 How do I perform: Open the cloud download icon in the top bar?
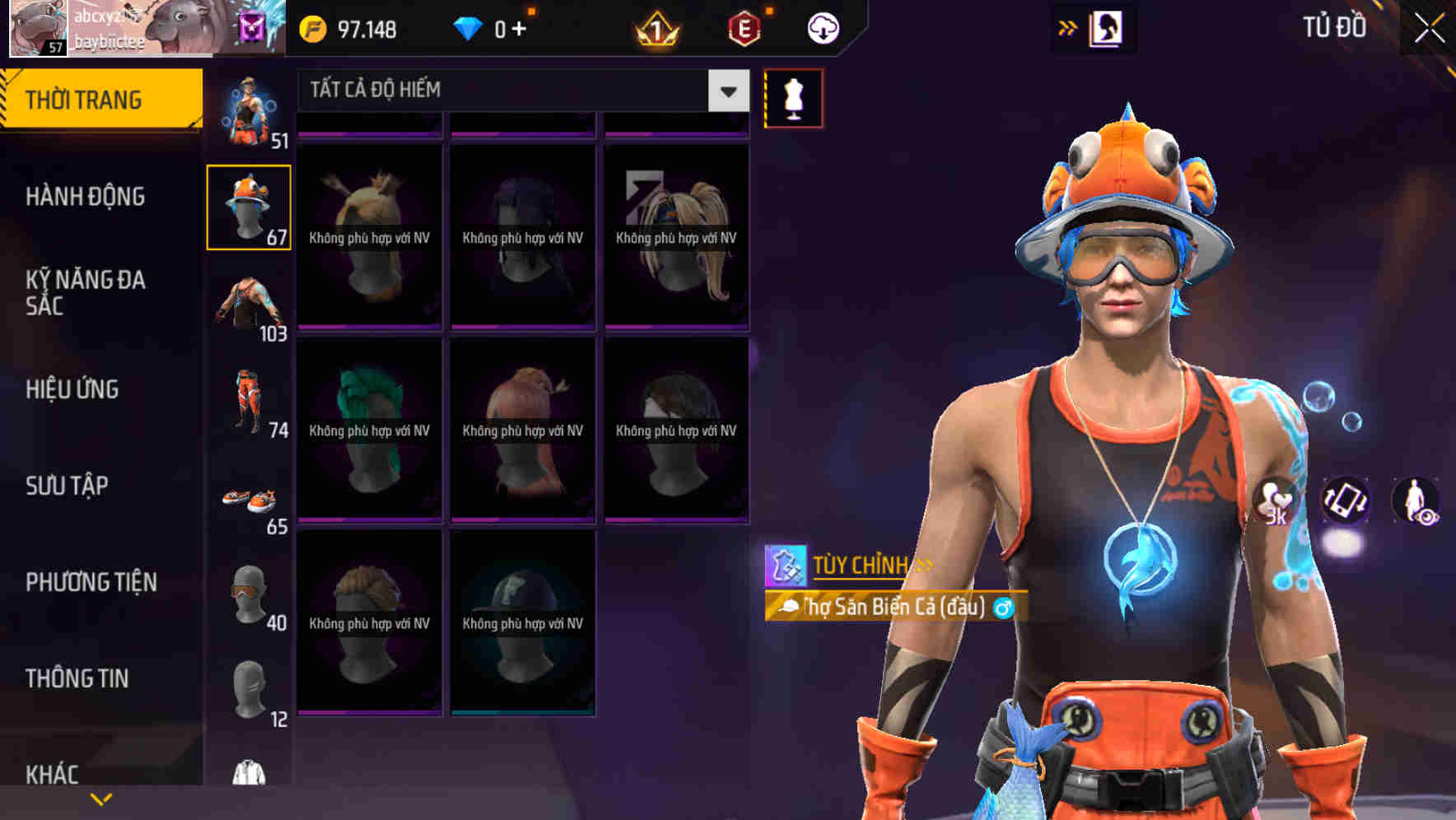(821, 27)
